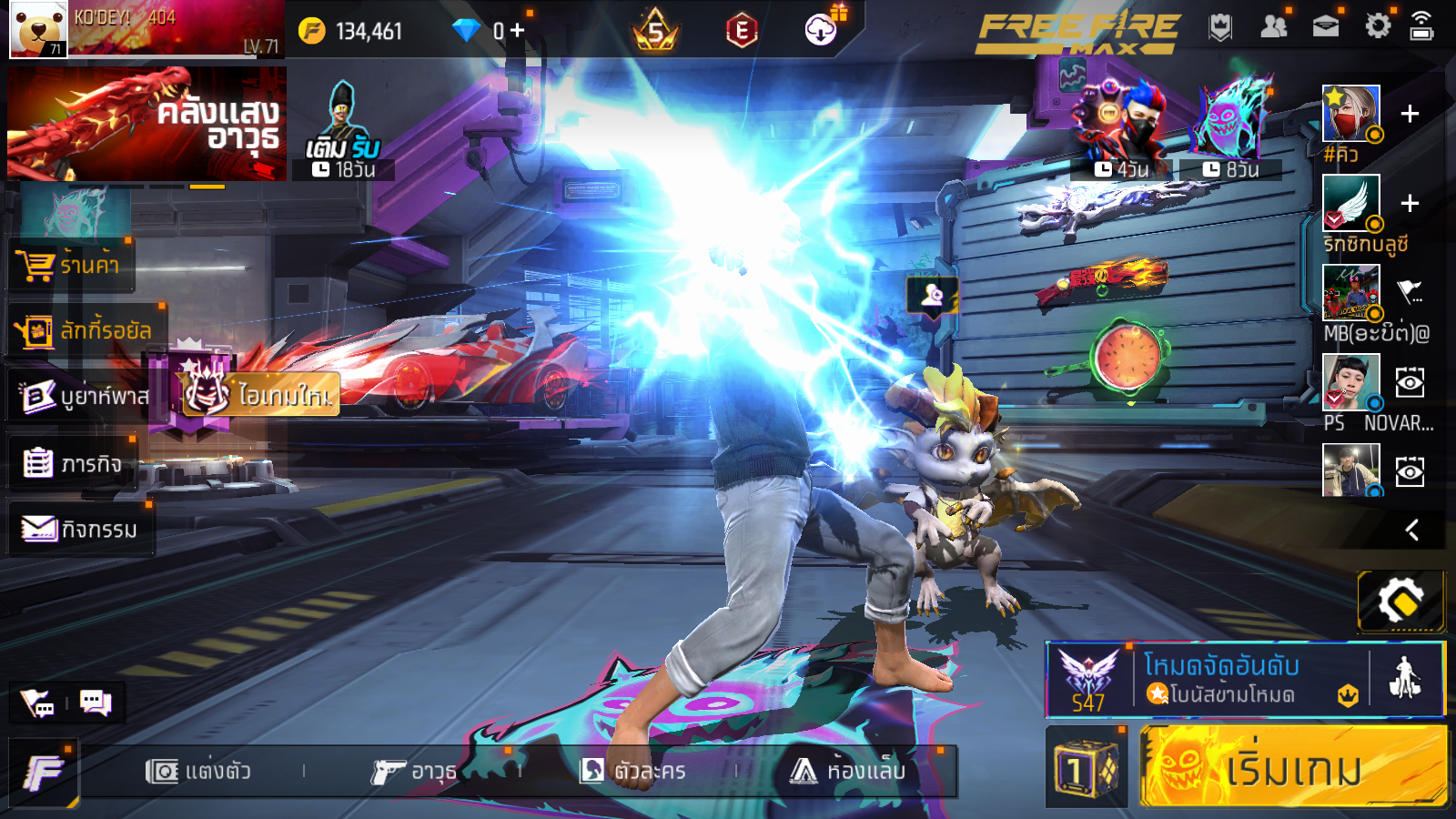Open the chat speech-bubble icon

point(95,702)
